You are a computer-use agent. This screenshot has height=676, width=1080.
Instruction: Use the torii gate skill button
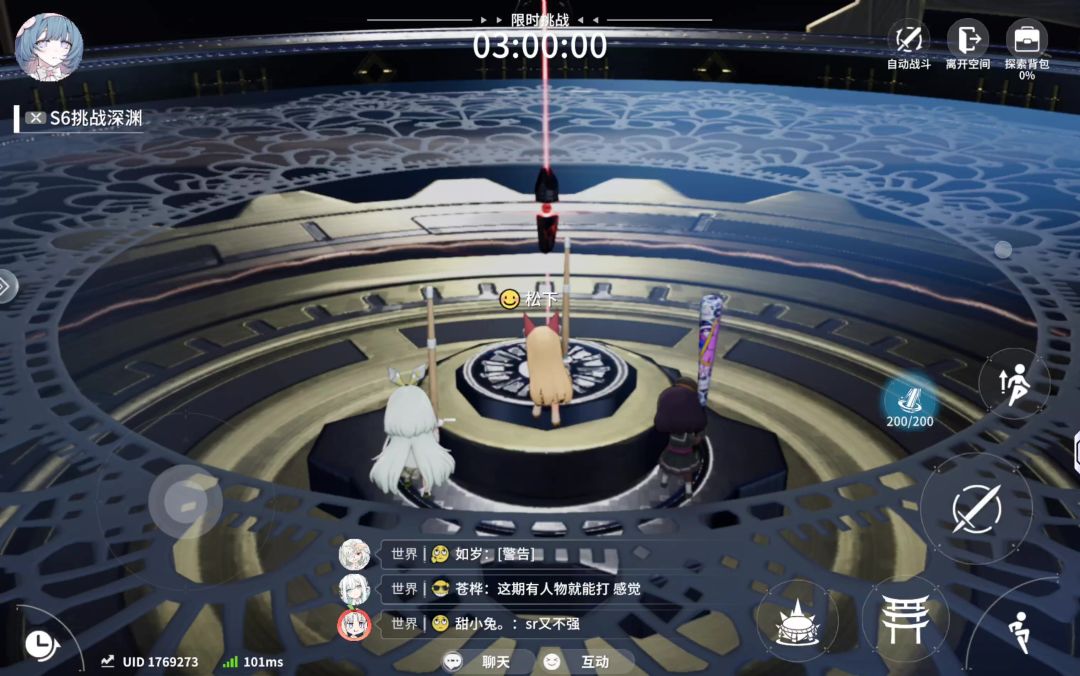pos(904,619)
